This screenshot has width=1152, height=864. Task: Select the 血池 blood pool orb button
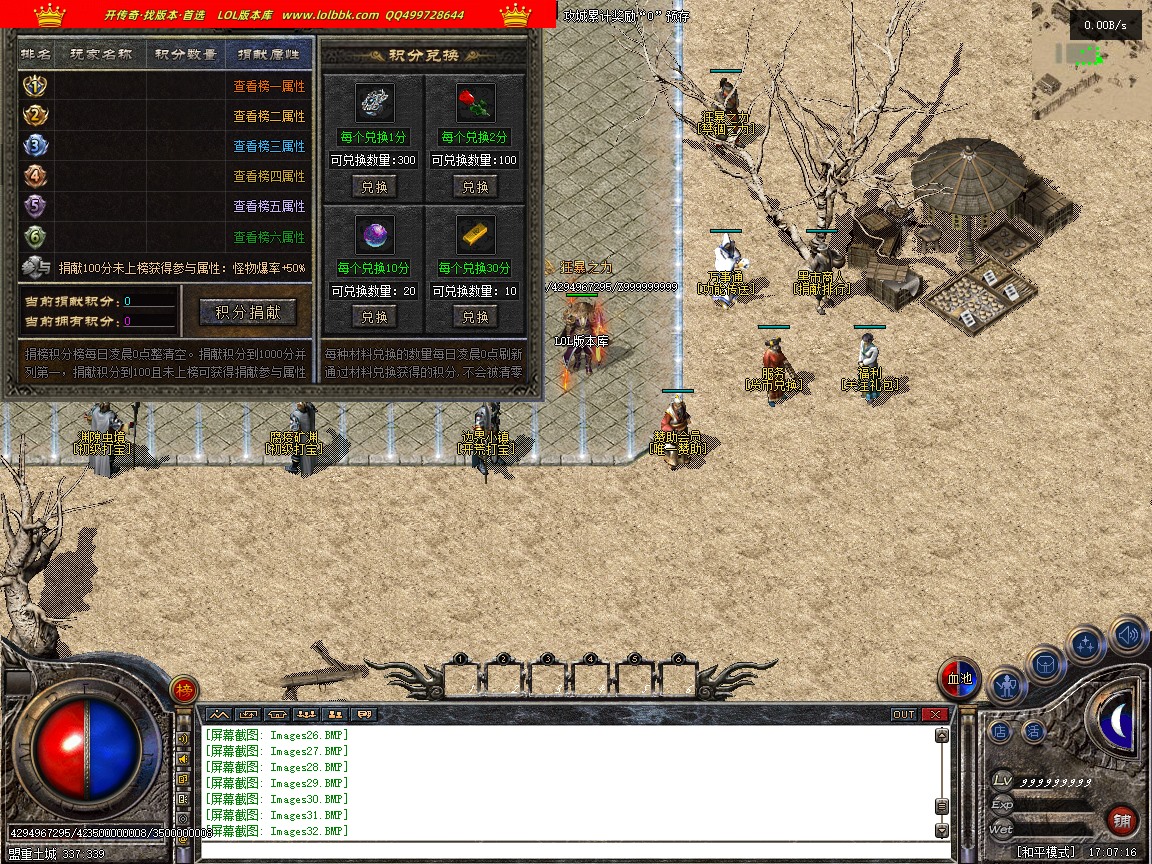click(960, 680)
